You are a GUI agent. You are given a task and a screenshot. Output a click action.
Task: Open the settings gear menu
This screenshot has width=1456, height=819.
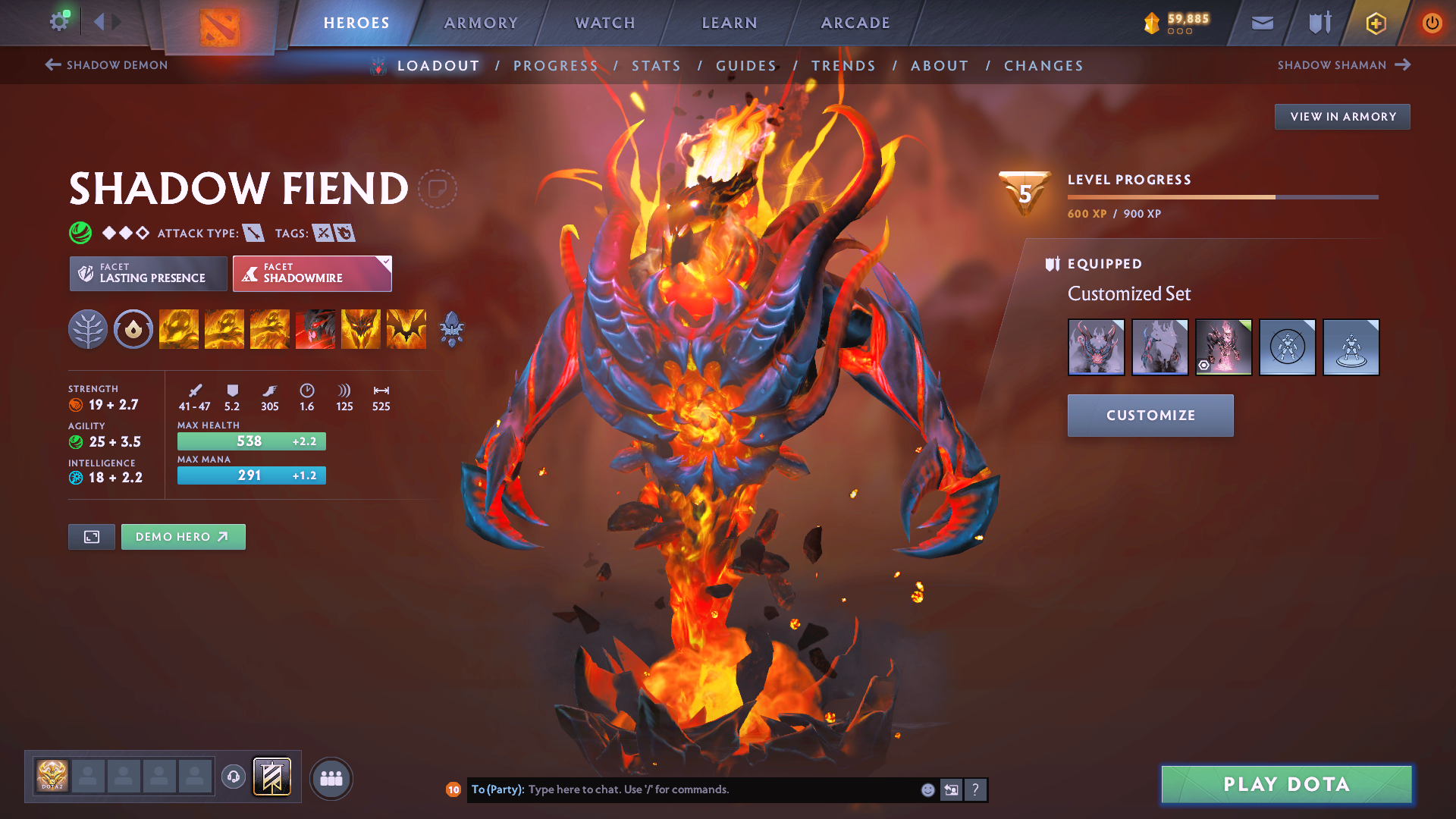coord(59,22)
